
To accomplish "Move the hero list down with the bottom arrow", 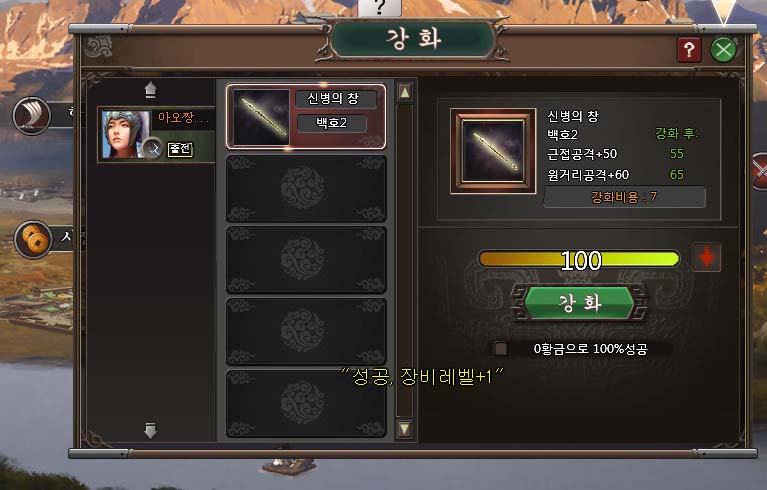I will click(x=150, y=431).
